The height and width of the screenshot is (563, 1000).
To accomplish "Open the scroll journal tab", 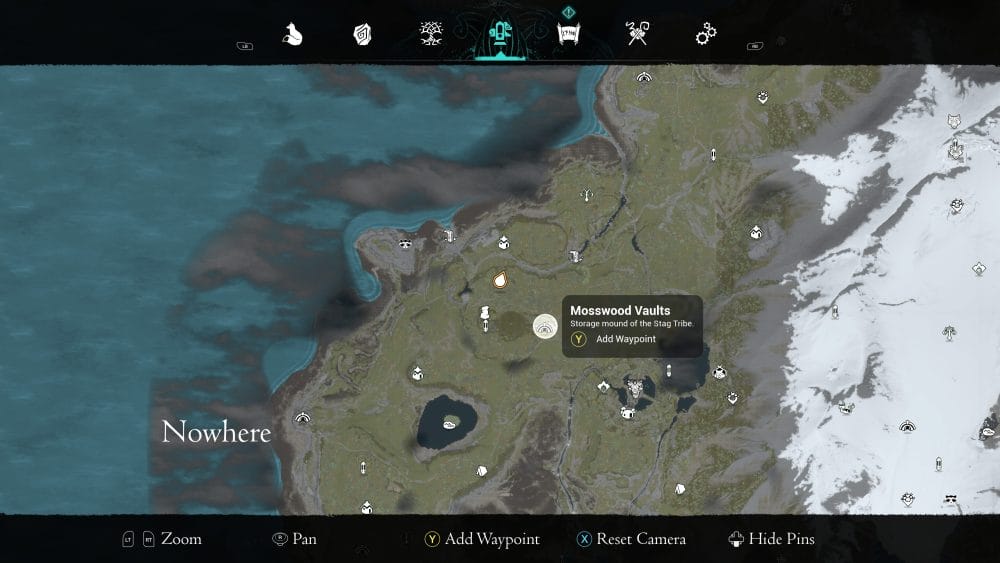I will pos(568,35).
